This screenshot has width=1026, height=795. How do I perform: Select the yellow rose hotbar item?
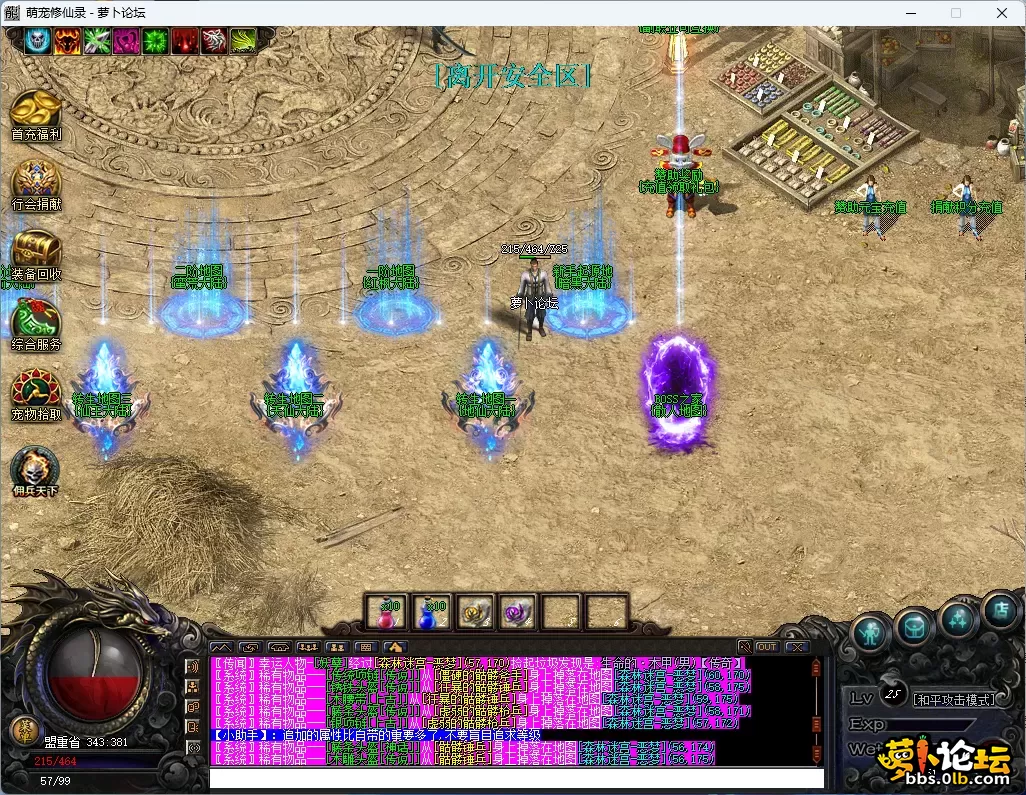pyautogui.click(x=474, y=612)
